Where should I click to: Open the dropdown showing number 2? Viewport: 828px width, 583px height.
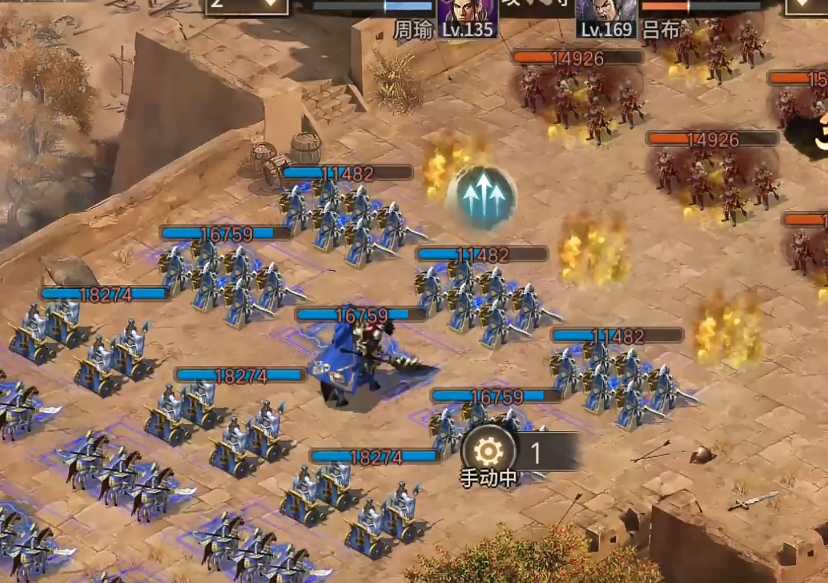click(x=247, y=6)
